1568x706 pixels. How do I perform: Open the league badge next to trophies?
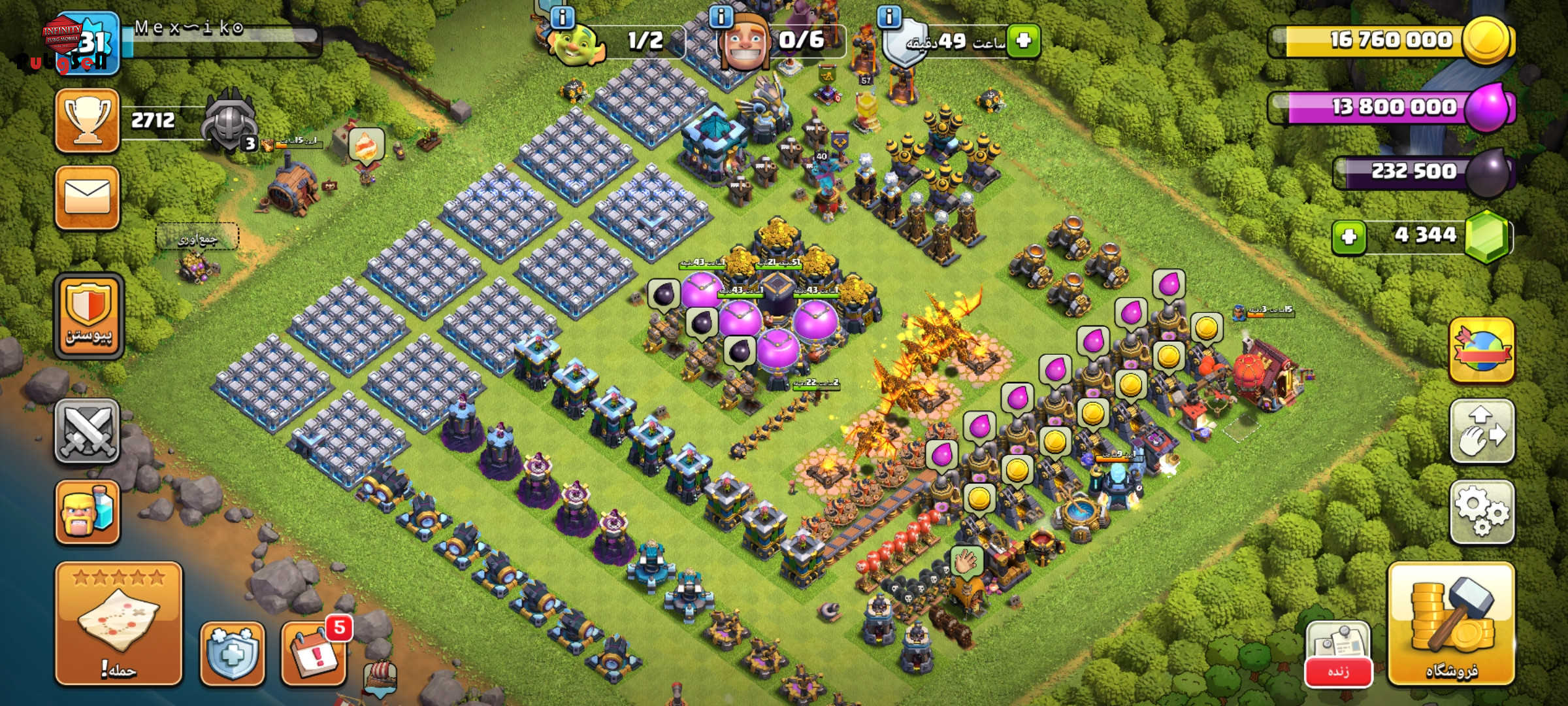point(229,122)
